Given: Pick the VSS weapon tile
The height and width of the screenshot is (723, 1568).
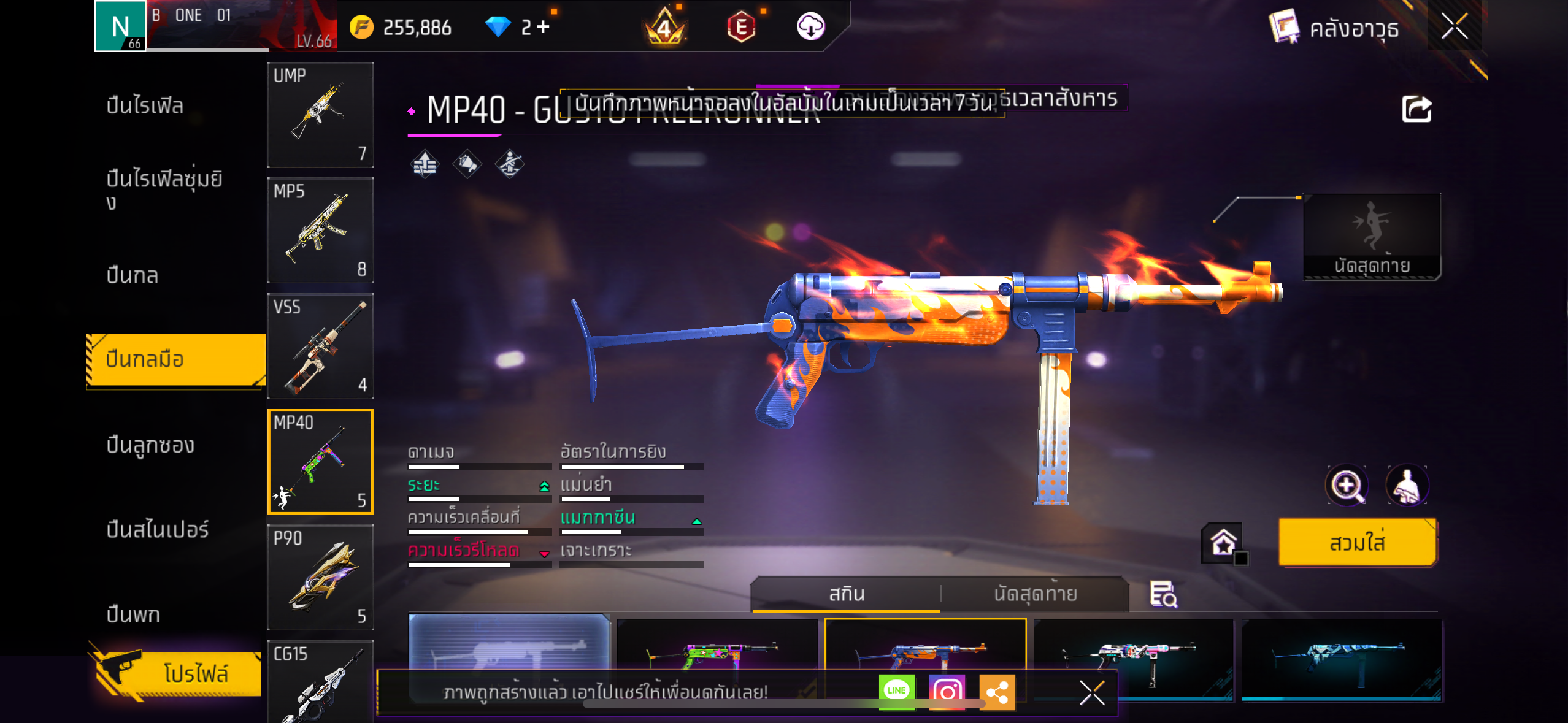Looking at the screenshot, I should click(x=320, y=346).
